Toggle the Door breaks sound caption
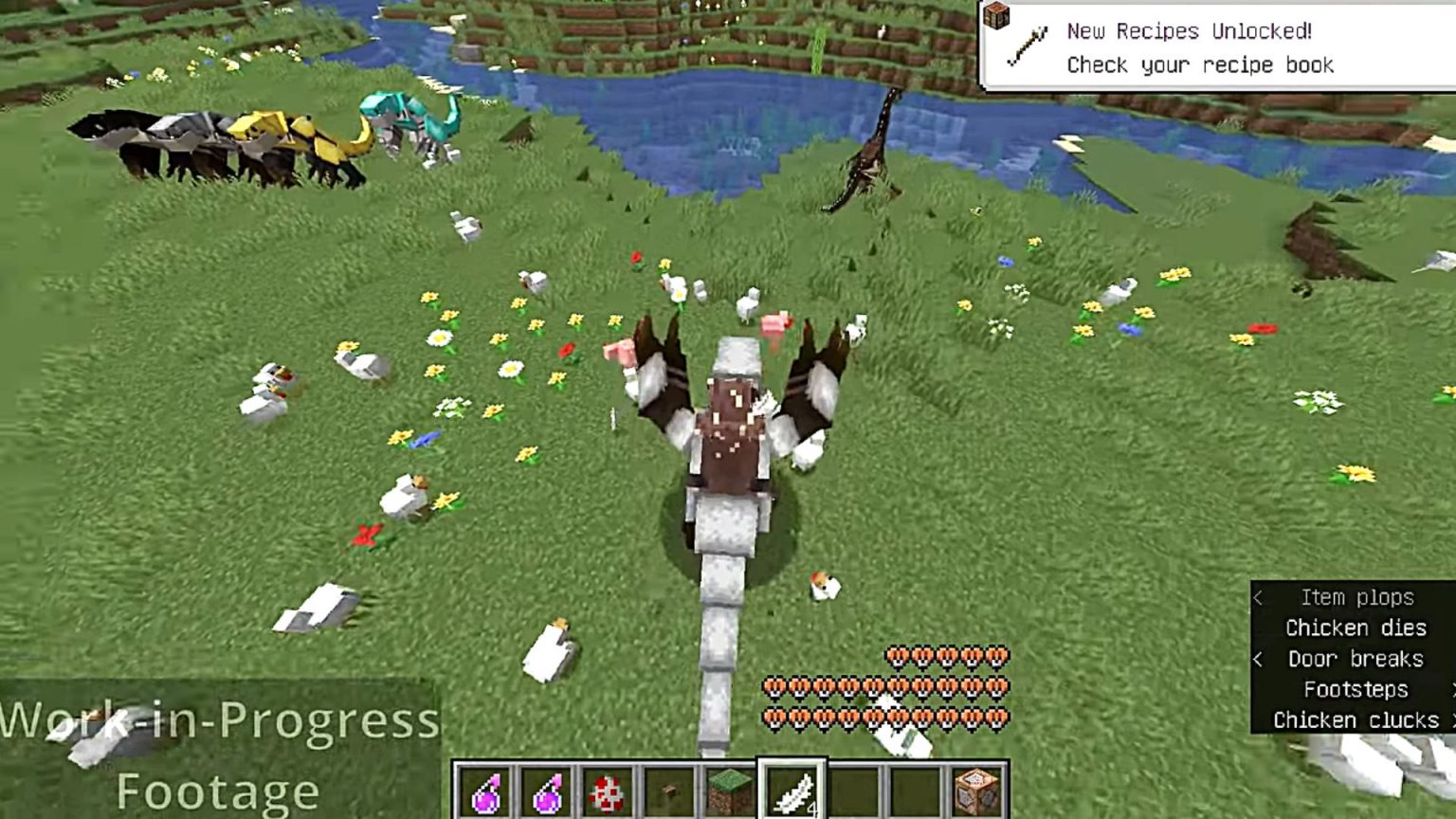 coord(1357,659)
